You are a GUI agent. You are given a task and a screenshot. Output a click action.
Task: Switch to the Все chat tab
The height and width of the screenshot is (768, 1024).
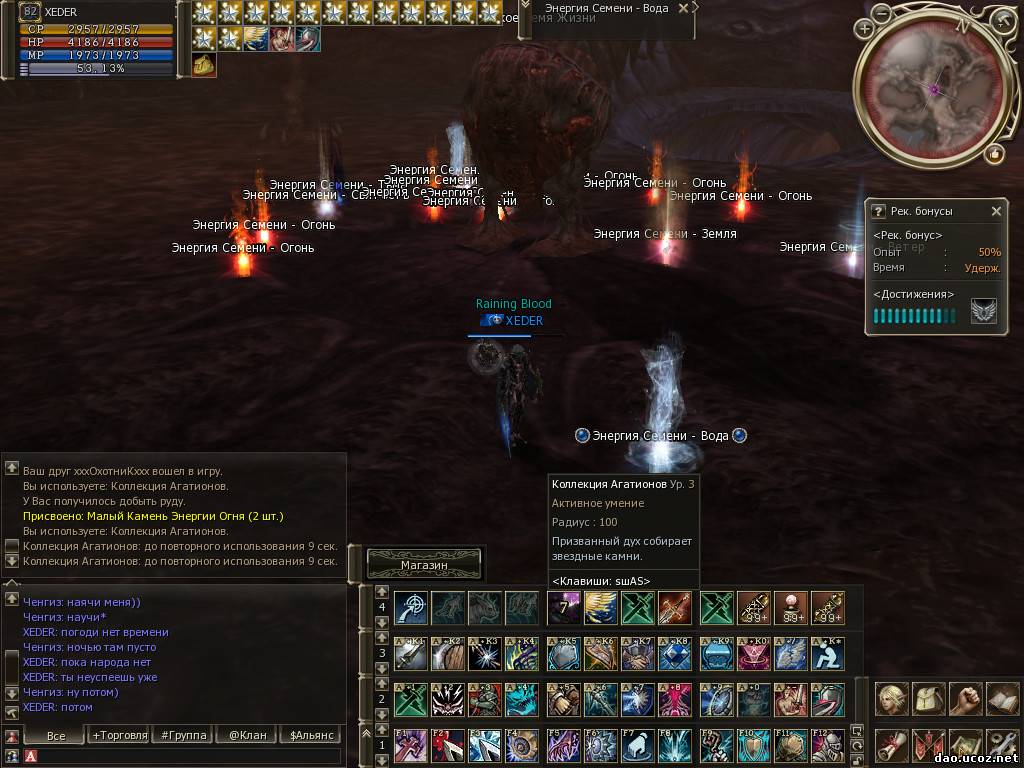pyautogui.click(x=56, y=735)
